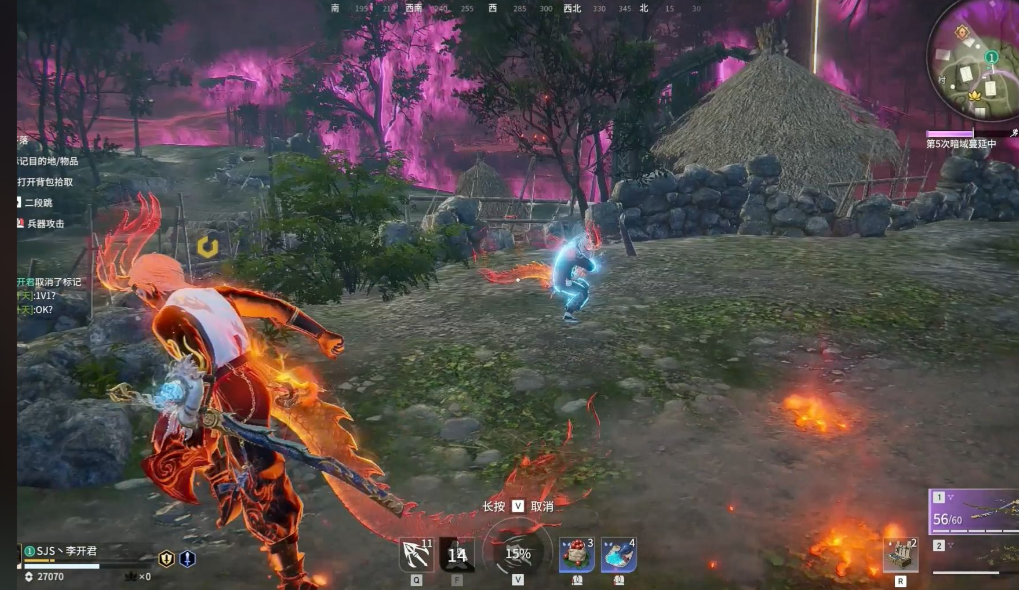Viewport: 1019px width, 590px height.
Task: Use the red berry basket consumable
Action: pyautogui.click(x=577, y=554)
